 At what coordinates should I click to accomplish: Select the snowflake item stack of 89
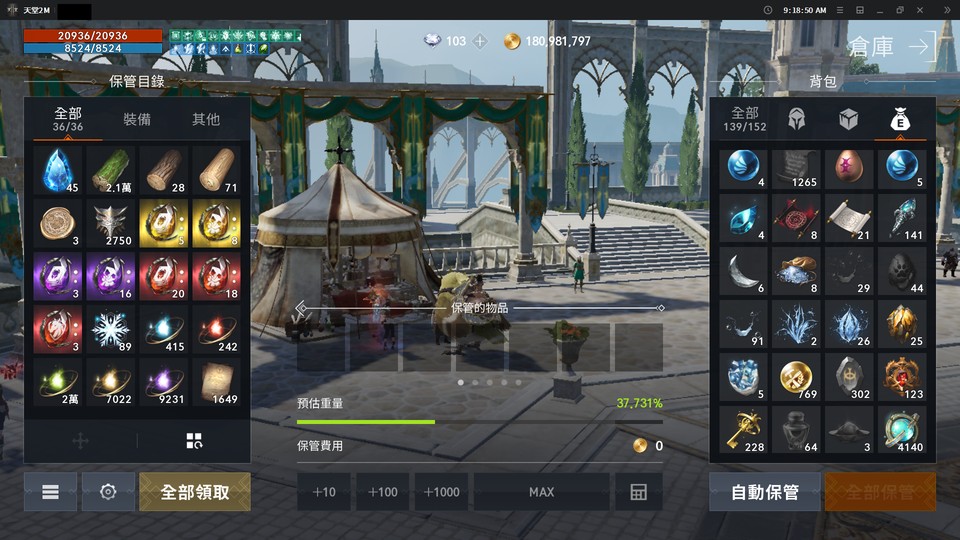point(112,330)
